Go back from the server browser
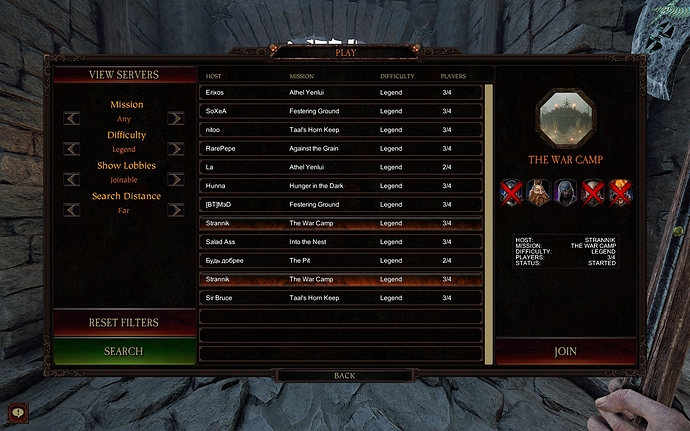The height and width of the screenshot is (431, 690). coord(344,376)
